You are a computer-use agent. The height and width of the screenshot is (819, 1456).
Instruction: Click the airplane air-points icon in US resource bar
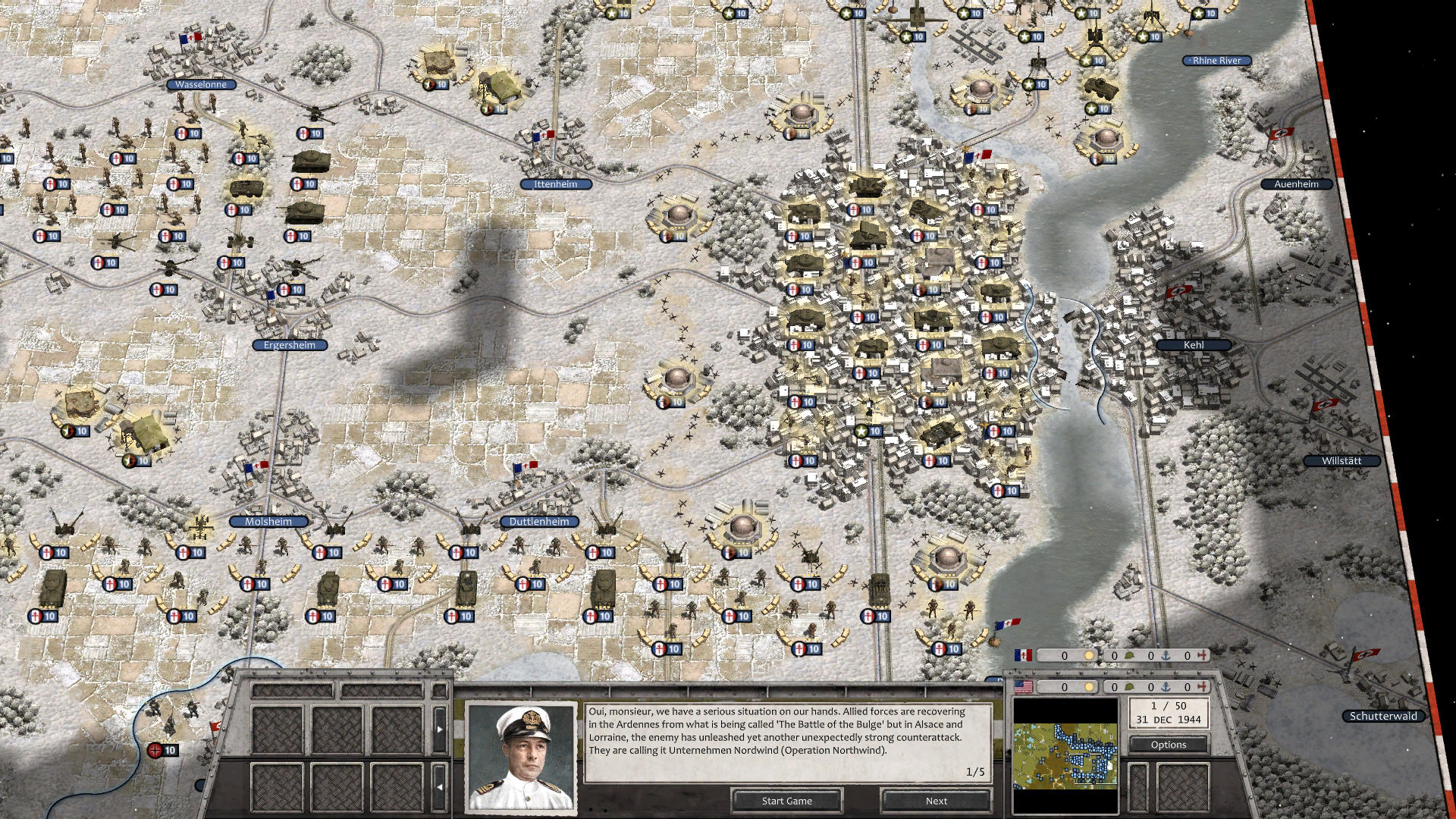(x=1202, y=688)
